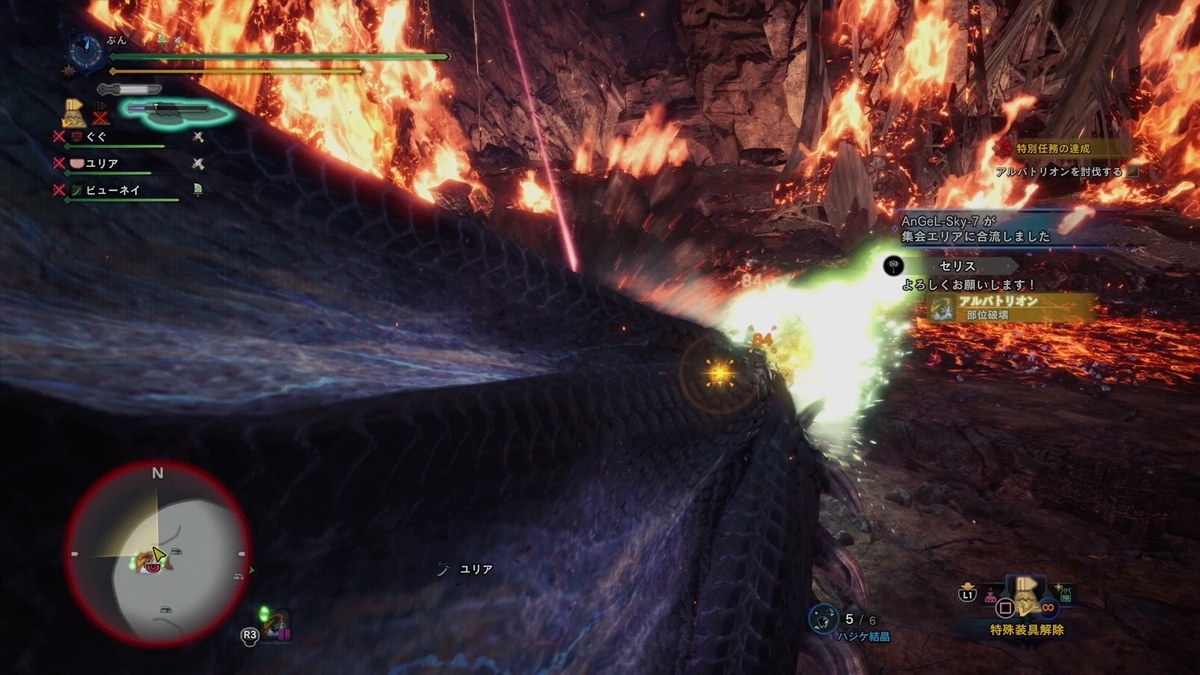1200x675 pixels.
Task: Select the glowing weapon gauge icon
Action: coord(176,110)
